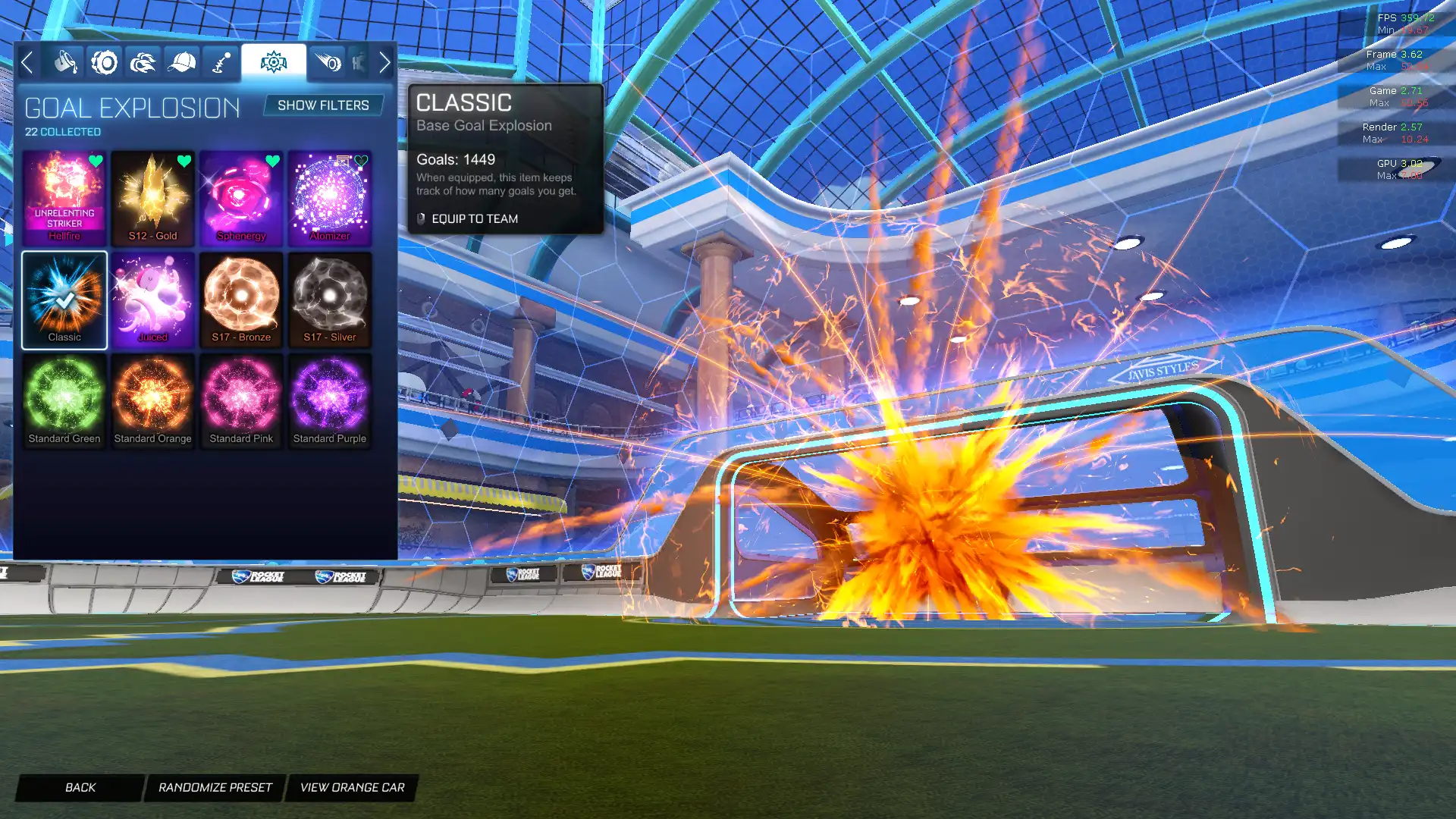The width and height of the screenshot is (1456, 819).
Task: Select the Standard Orange goal explosion
Action: [x=152, y=400]
